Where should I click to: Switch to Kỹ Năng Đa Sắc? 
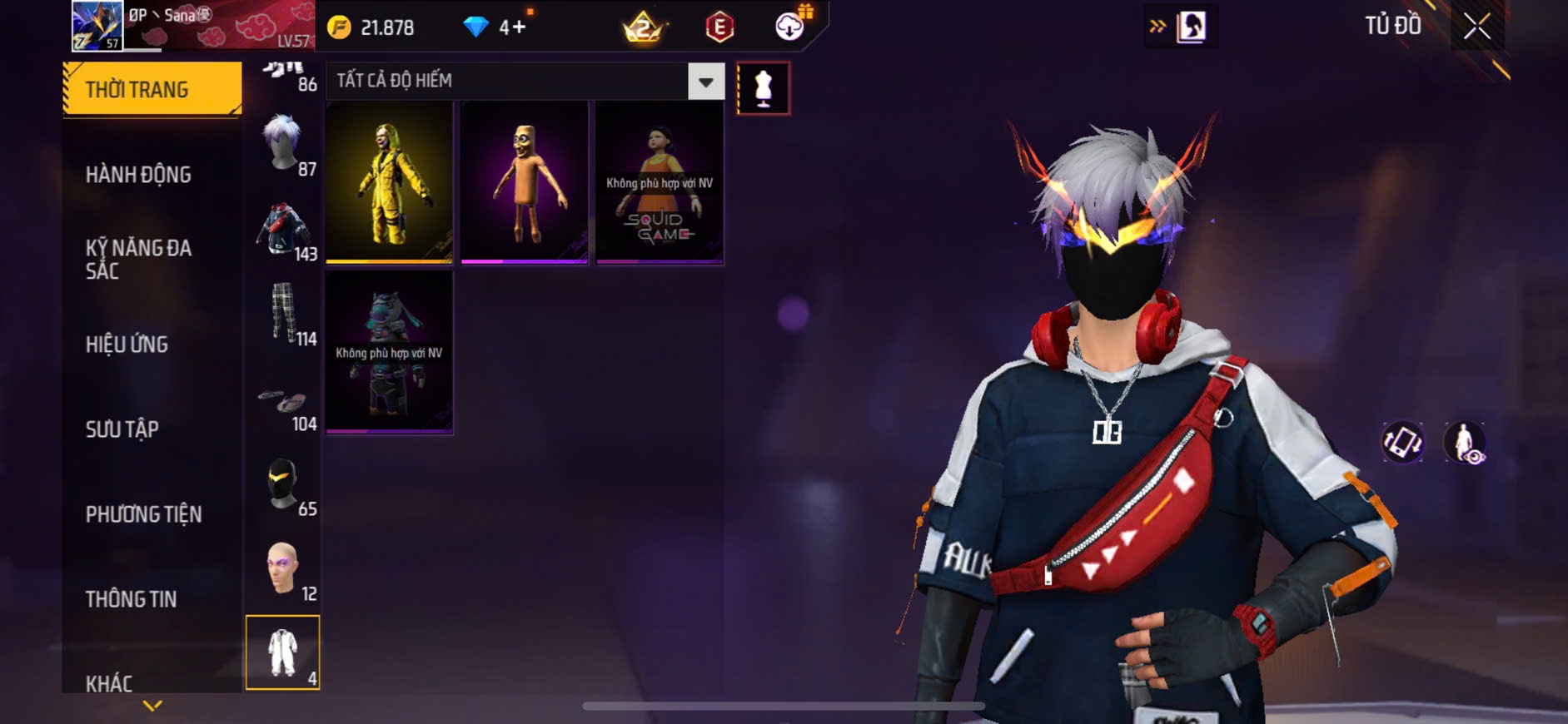[138, 259]
